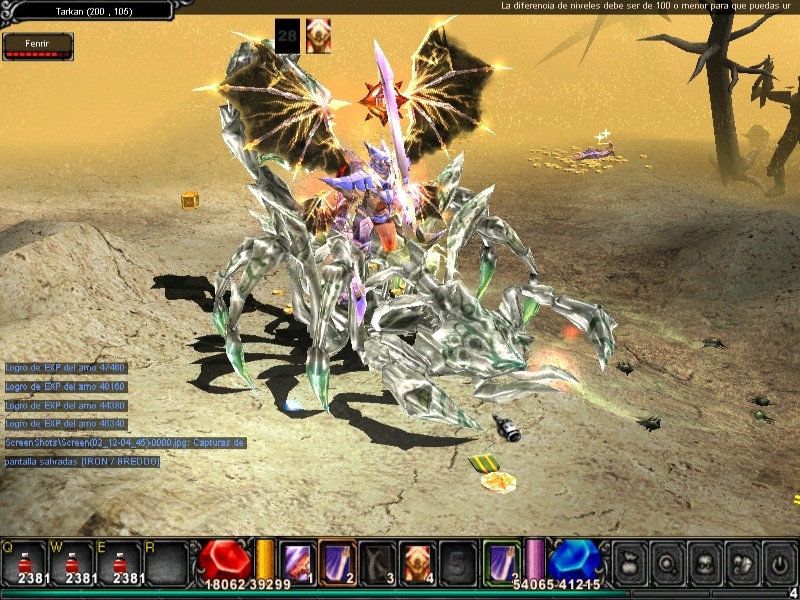Open the green-framed active skill selector
The image size is (800, 600).
coord(500,560)
